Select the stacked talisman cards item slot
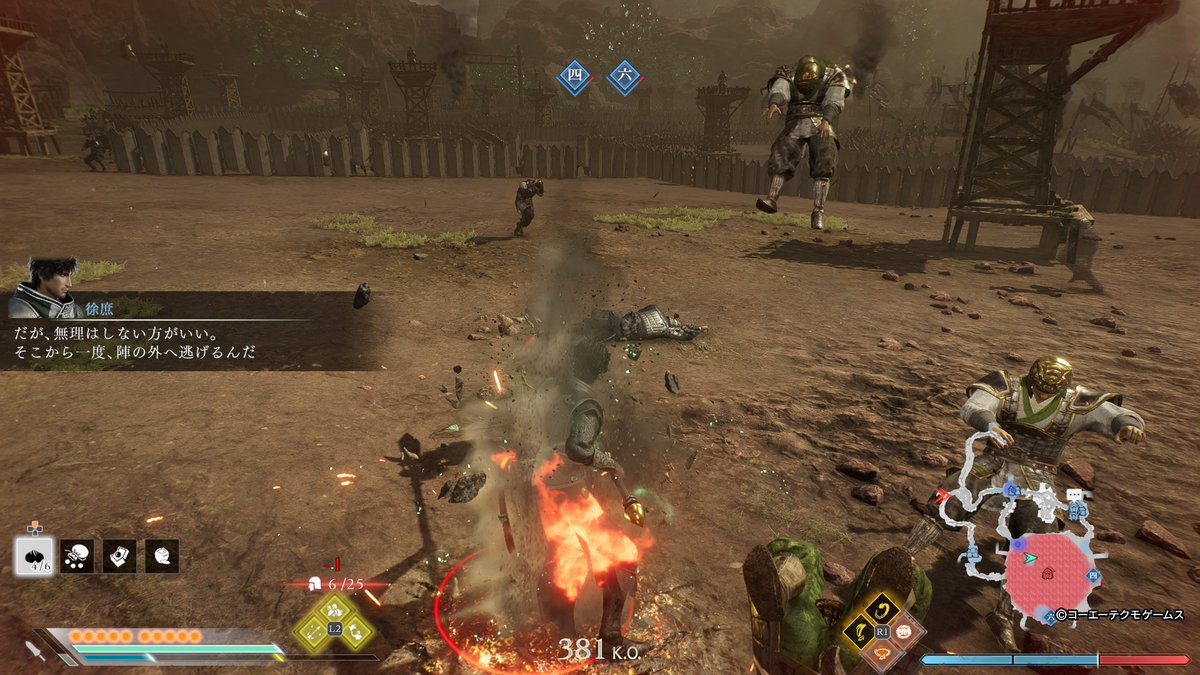 click(x=119, y=556)
